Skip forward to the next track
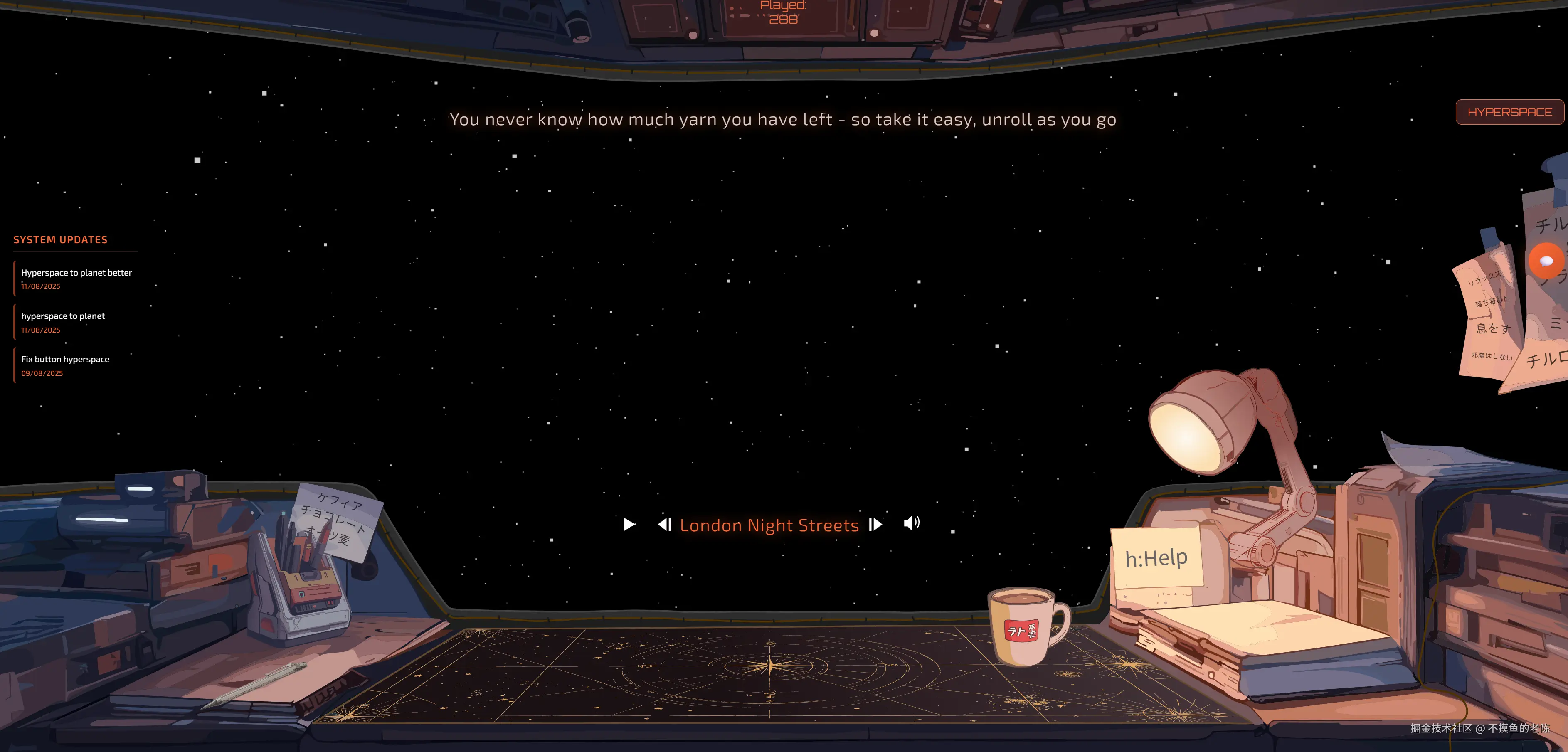1568x752 pixels. tap(875, 524)
